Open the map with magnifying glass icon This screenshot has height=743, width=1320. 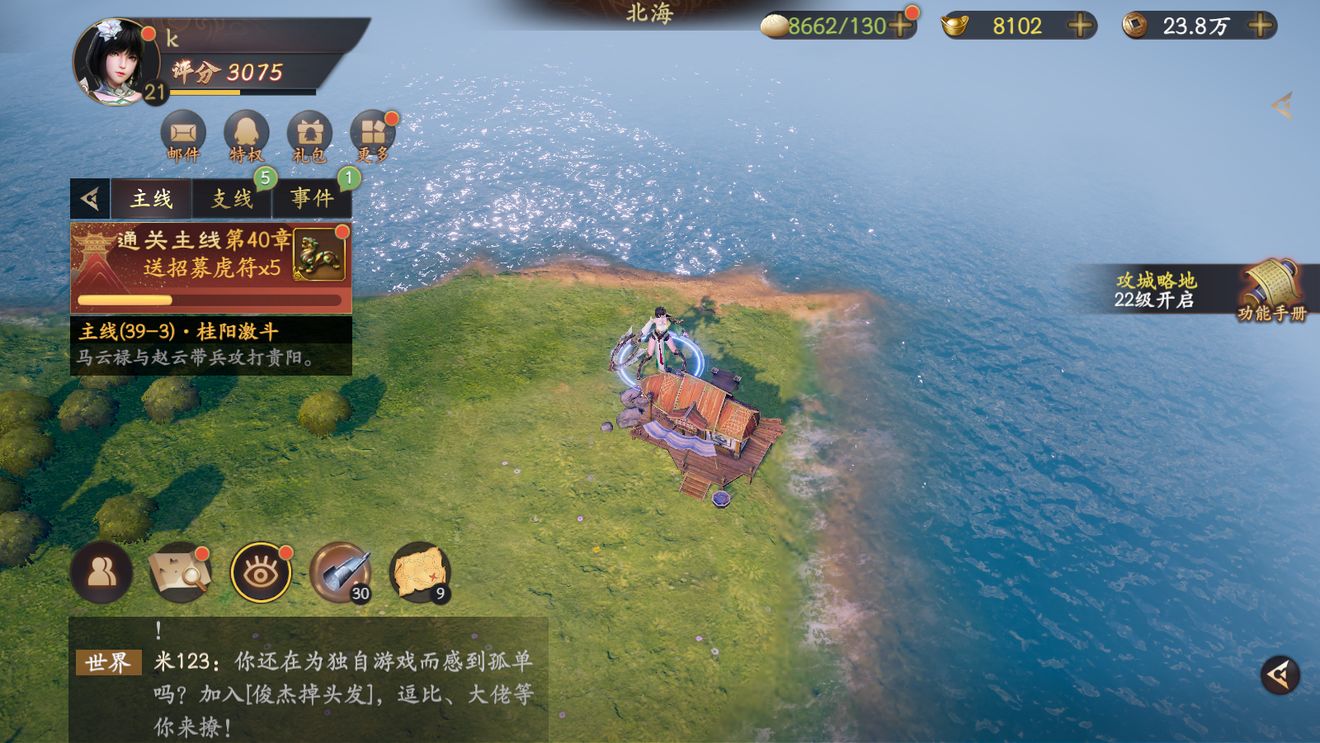pyautogui.click(x=180, y=572)
